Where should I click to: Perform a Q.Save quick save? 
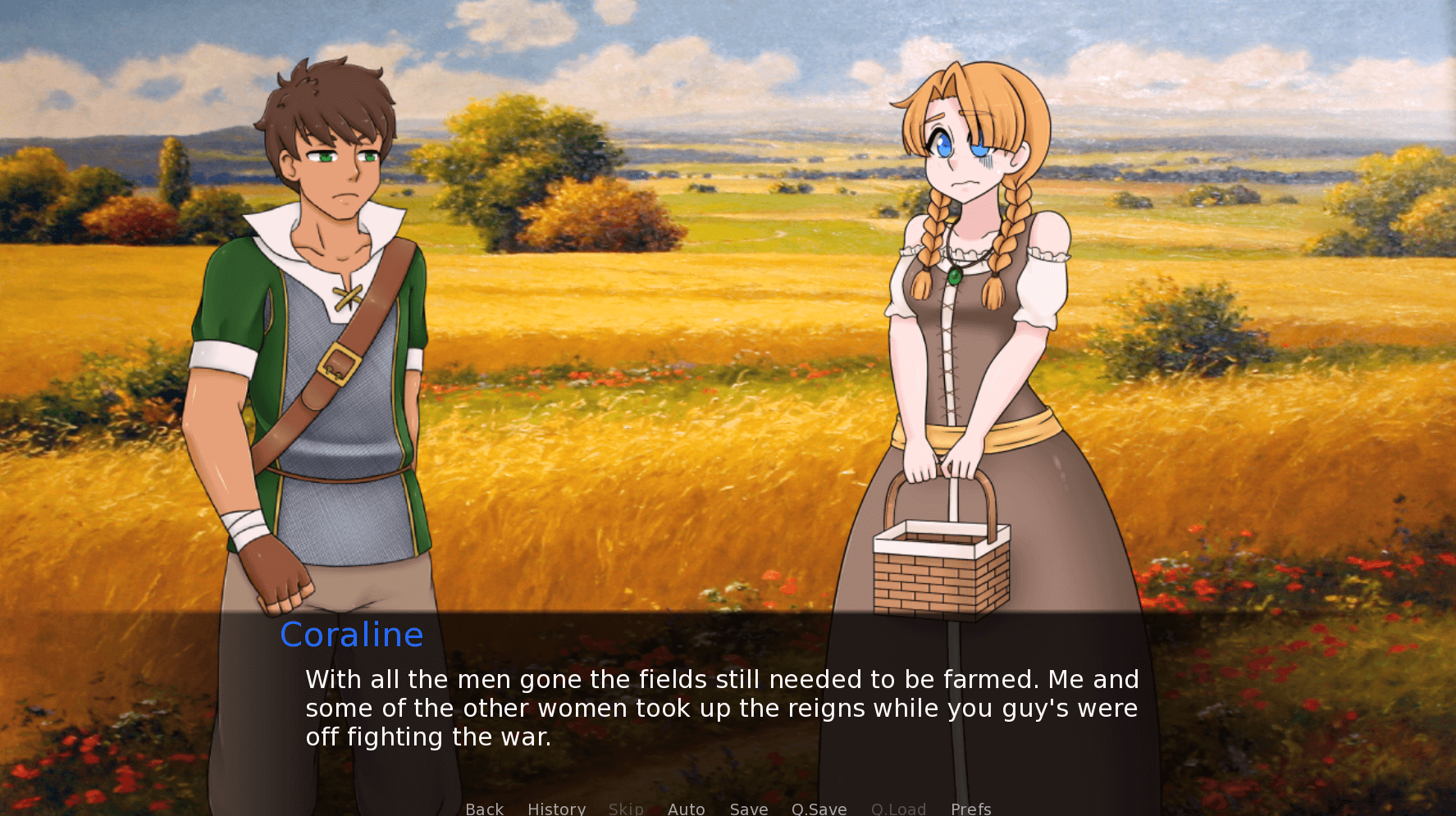click(819, 809)
